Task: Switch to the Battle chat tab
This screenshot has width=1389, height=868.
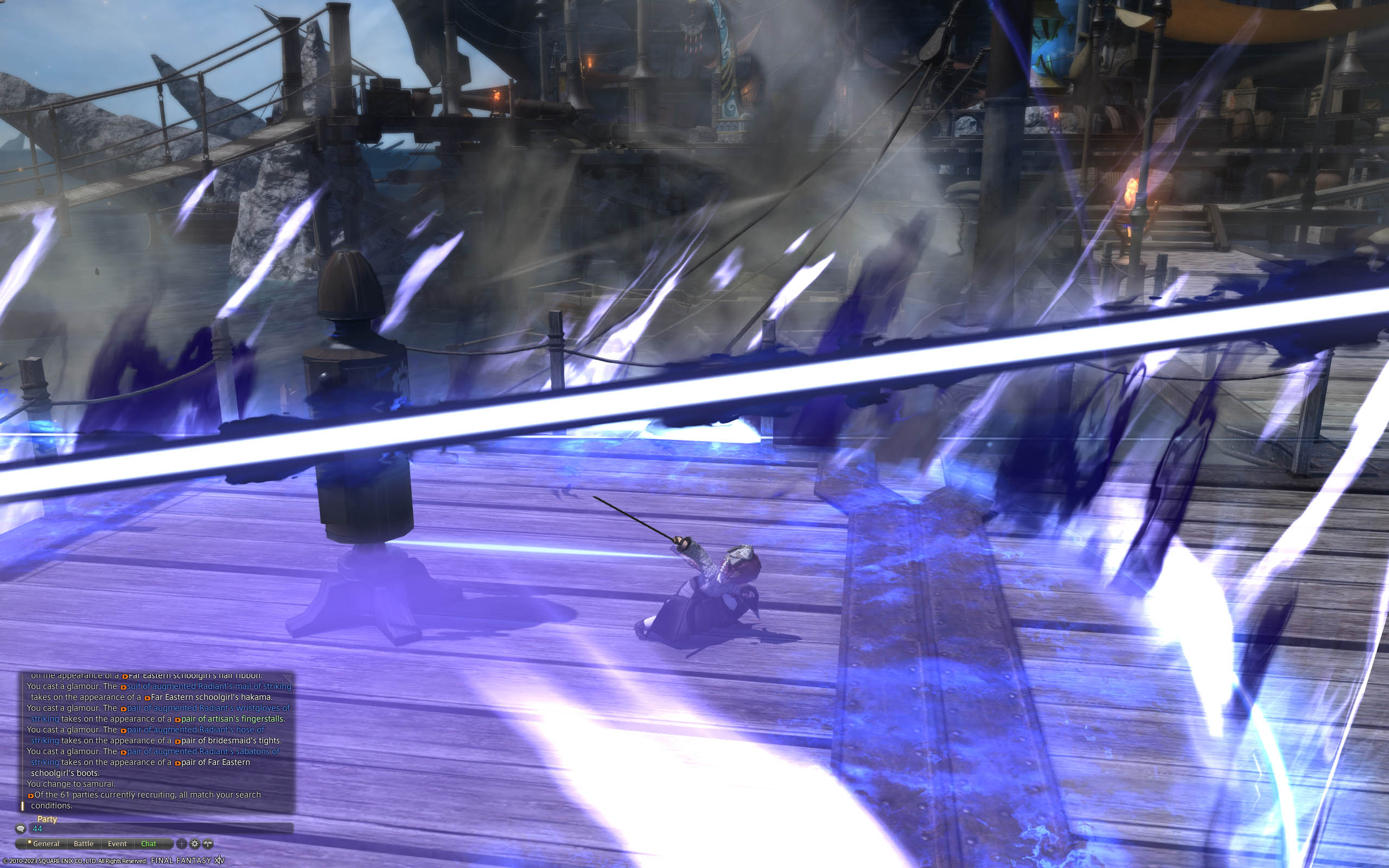Action: (84, 844)
